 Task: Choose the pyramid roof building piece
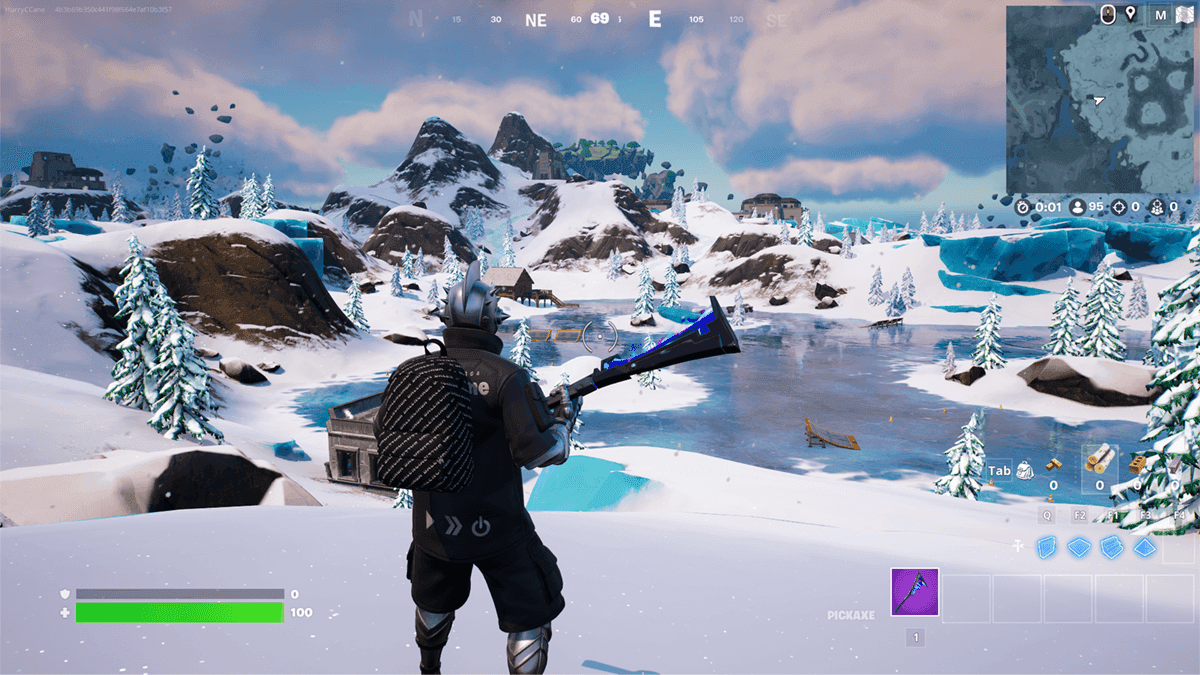coord(1145,547)
